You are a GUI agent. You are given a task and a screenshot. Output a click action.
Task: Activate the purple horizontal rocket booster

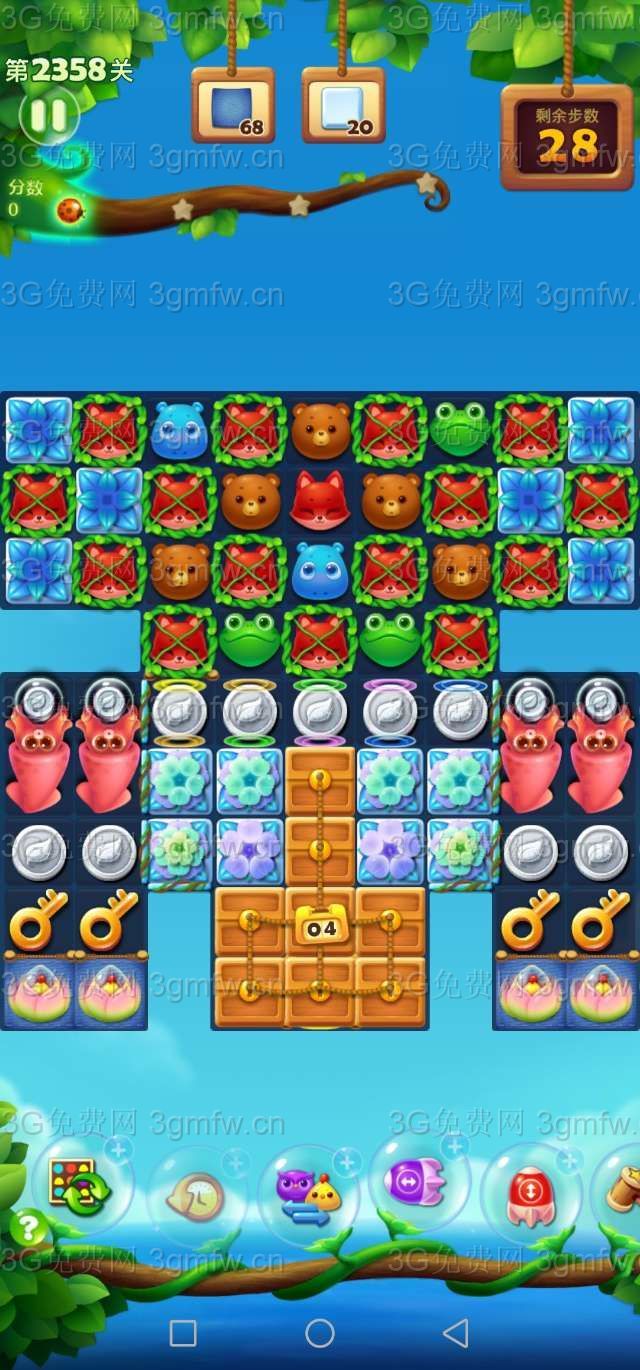418,1183
